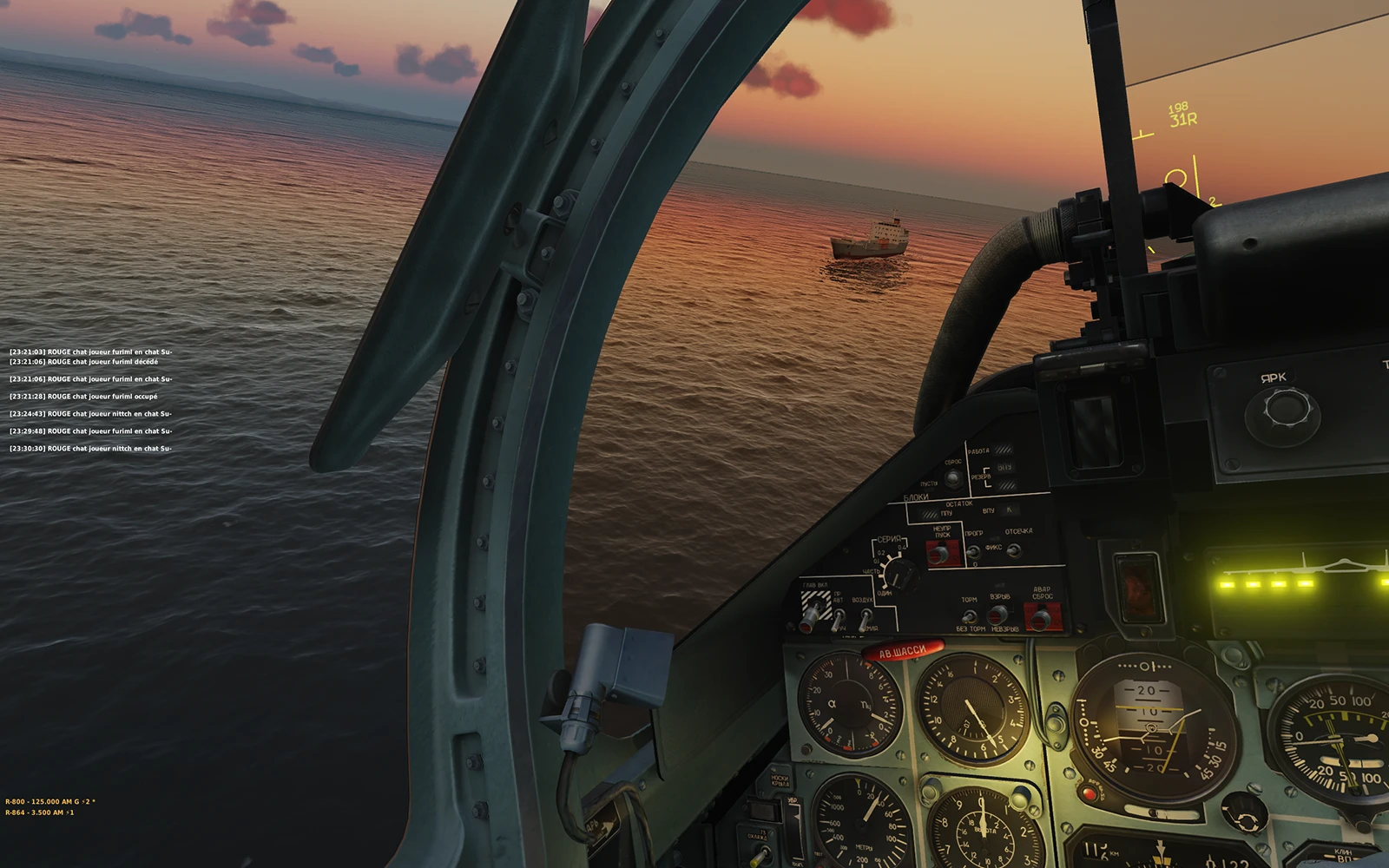Click the 'furiml décédé' chat message

pyautogui.click(x=83, y=362)
